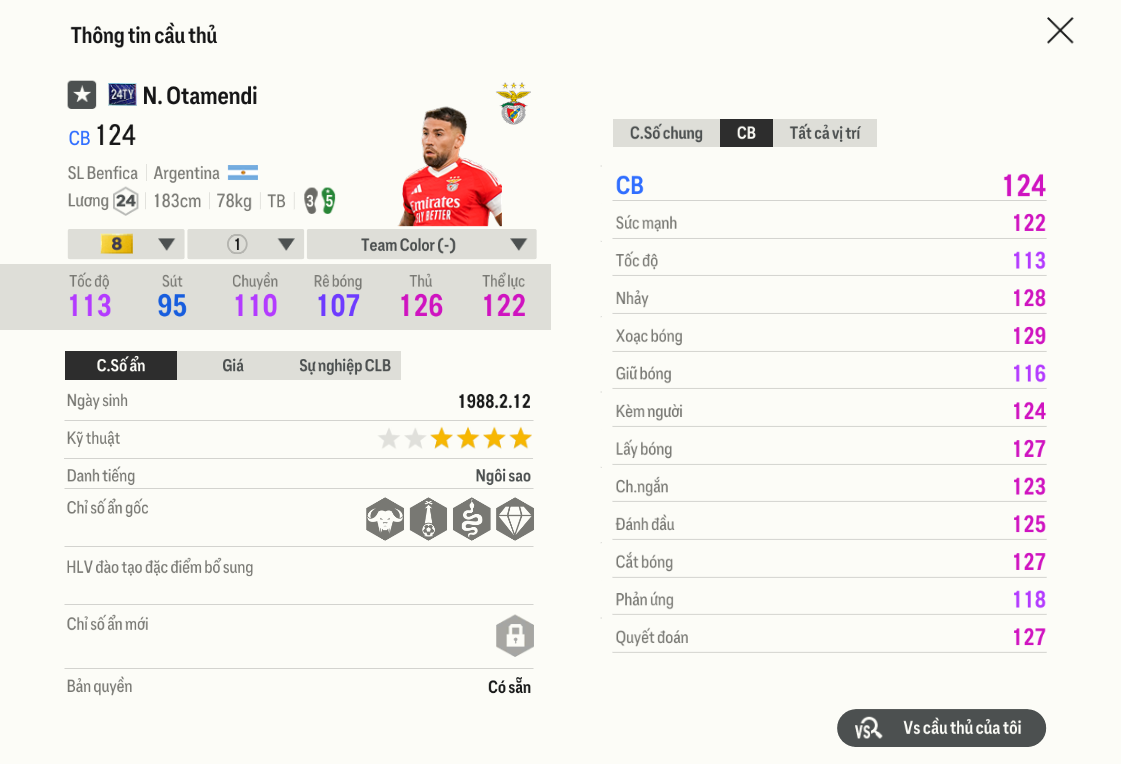Close the player info window
The width and height of the screenshot is (1121, 764).
[x=1059, y=31]
